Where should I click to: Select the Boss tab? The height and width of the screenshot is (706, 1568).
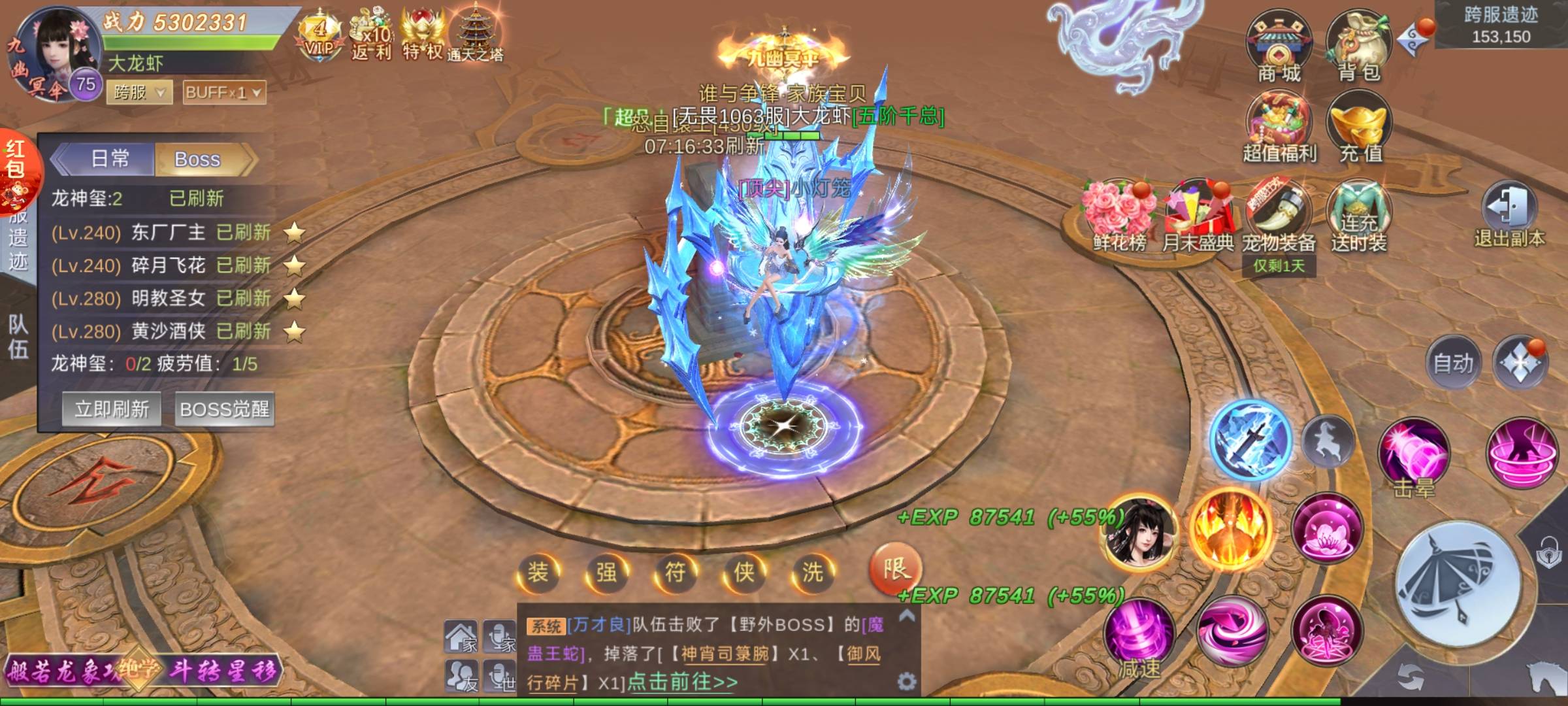pos(198,159)
